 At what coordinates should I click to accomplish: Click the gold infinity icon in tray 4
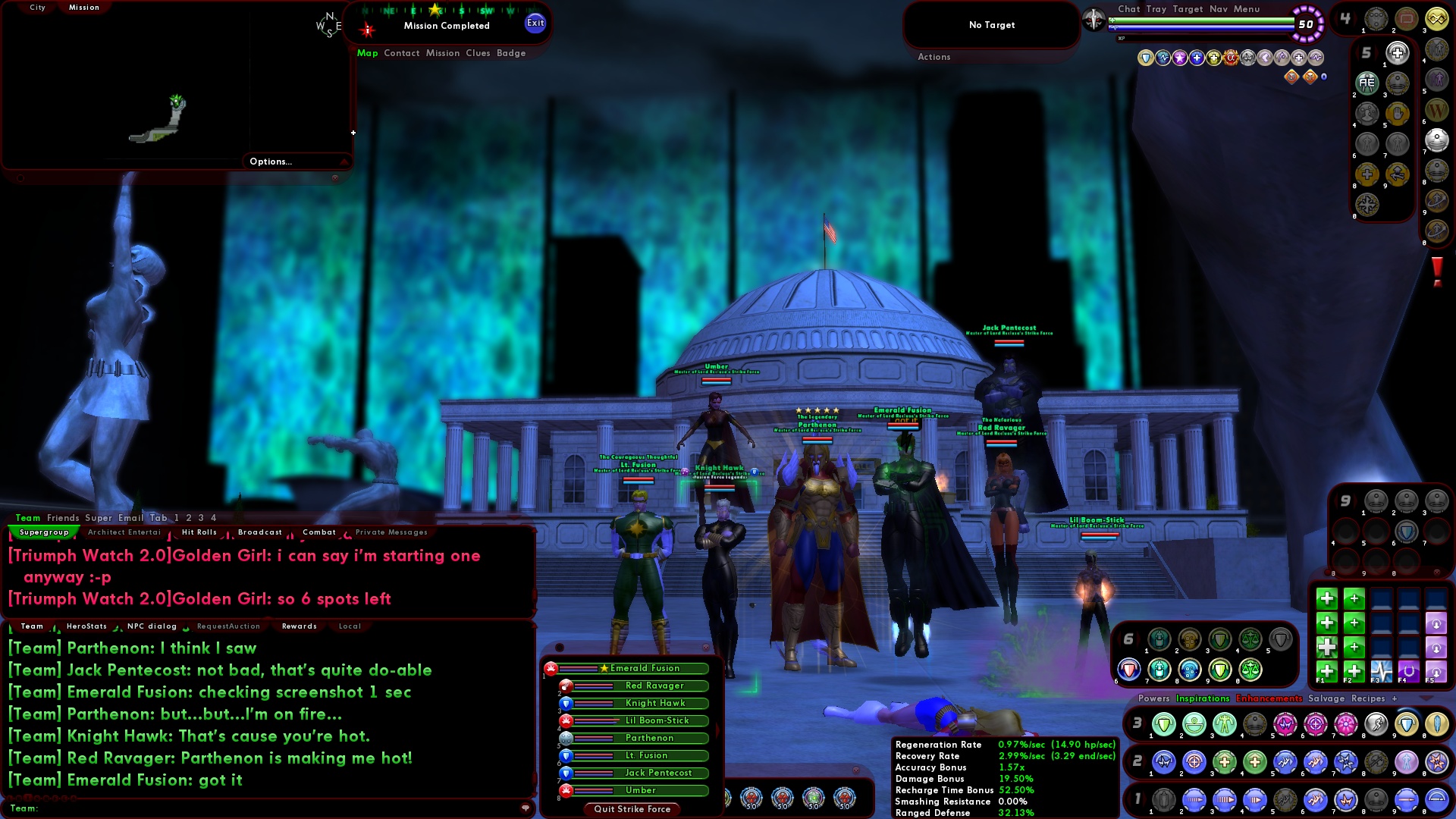pos(1437,17)
